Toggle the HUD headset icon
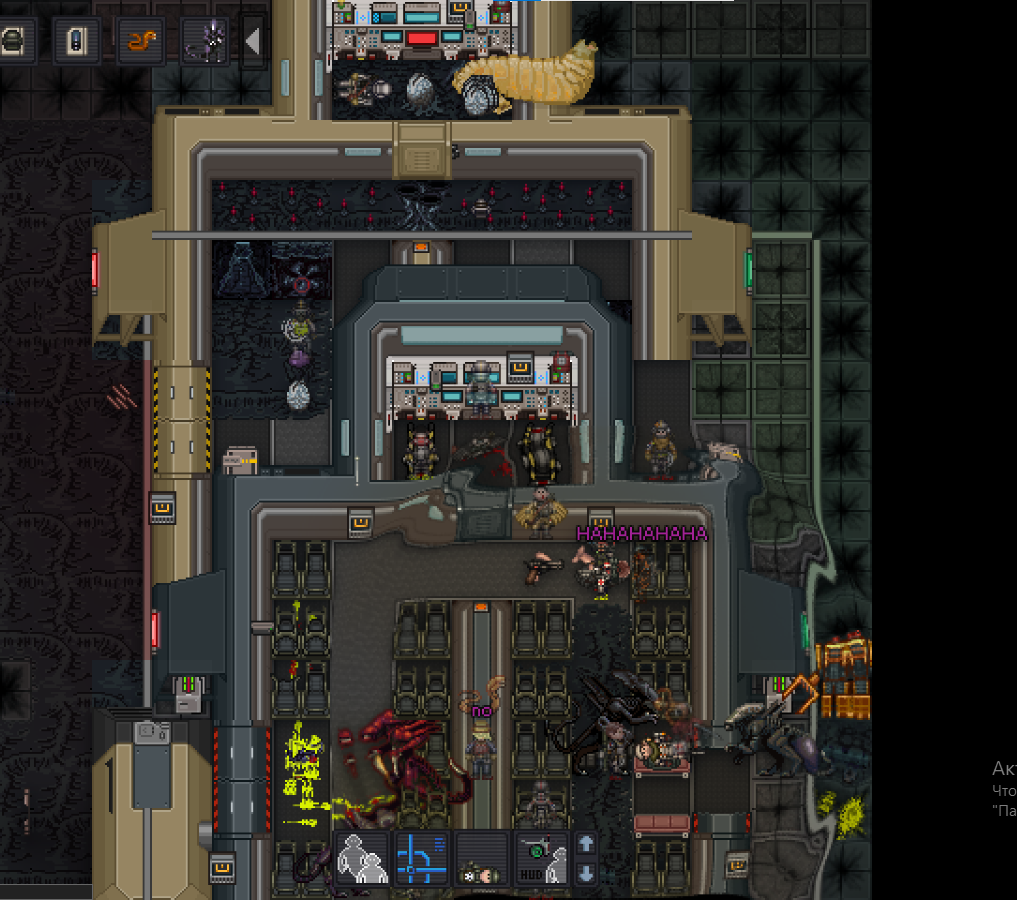The height and width of the screenshot is (900, 1017). coord(542,859)
